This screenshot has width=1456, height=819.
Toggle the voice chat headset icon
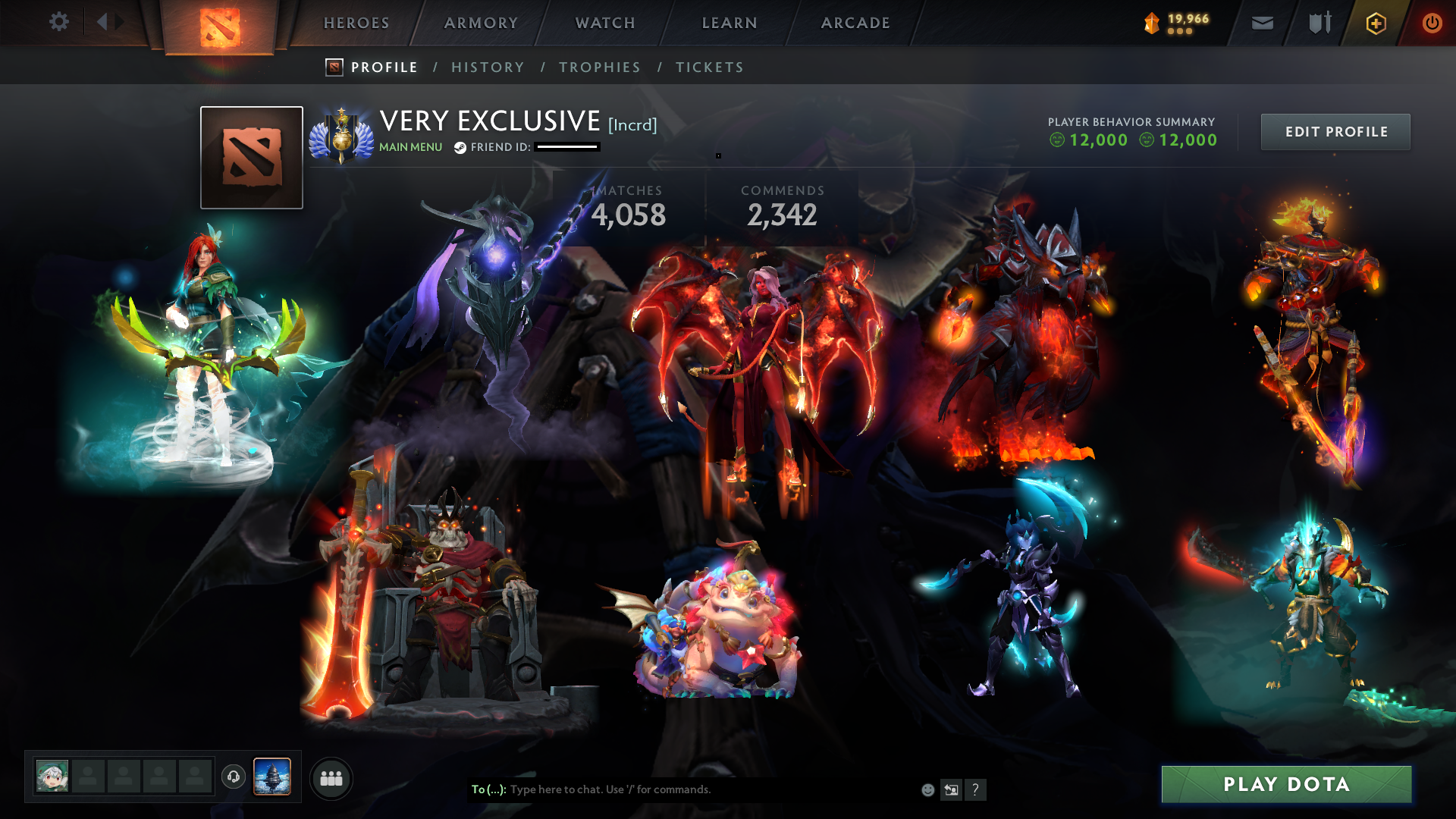coord(234,777)
